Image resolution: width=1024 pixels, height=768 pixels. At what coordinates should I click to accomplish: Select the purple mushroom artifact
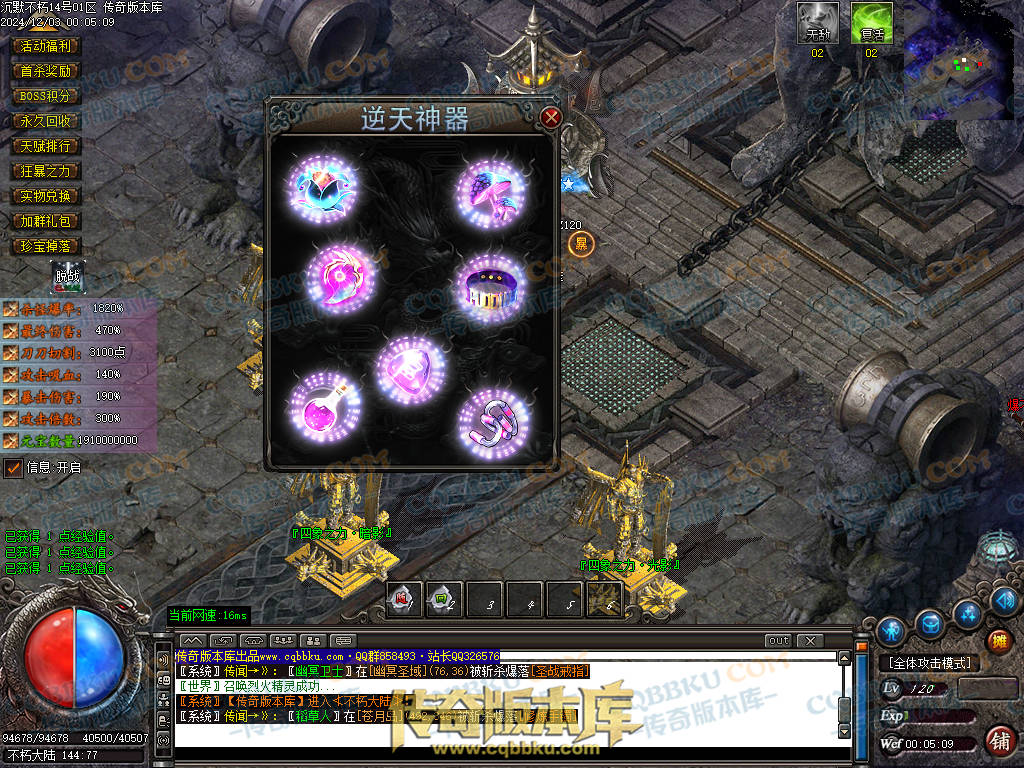point(491,190)
